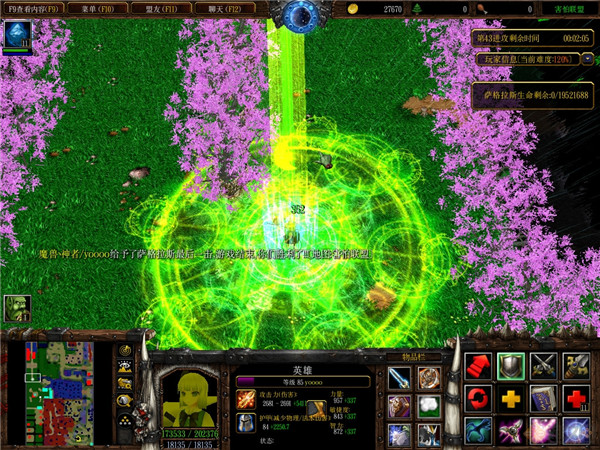This screenshot has width=600, height=450.
Task: Use the red cross ability
Action: click(x=575, y=399)
